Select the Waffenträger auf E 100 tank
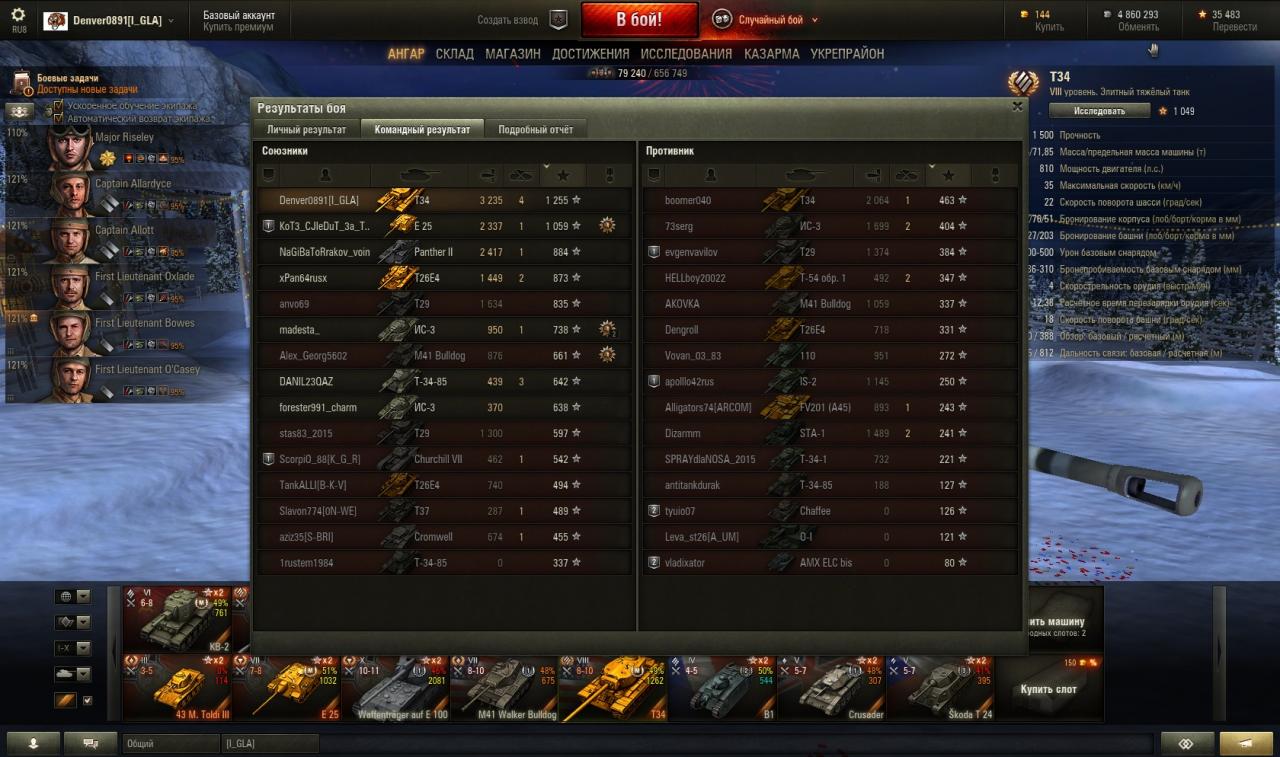Image resolution: width=1280 pixels, height=757 pixels. [395, 688]
